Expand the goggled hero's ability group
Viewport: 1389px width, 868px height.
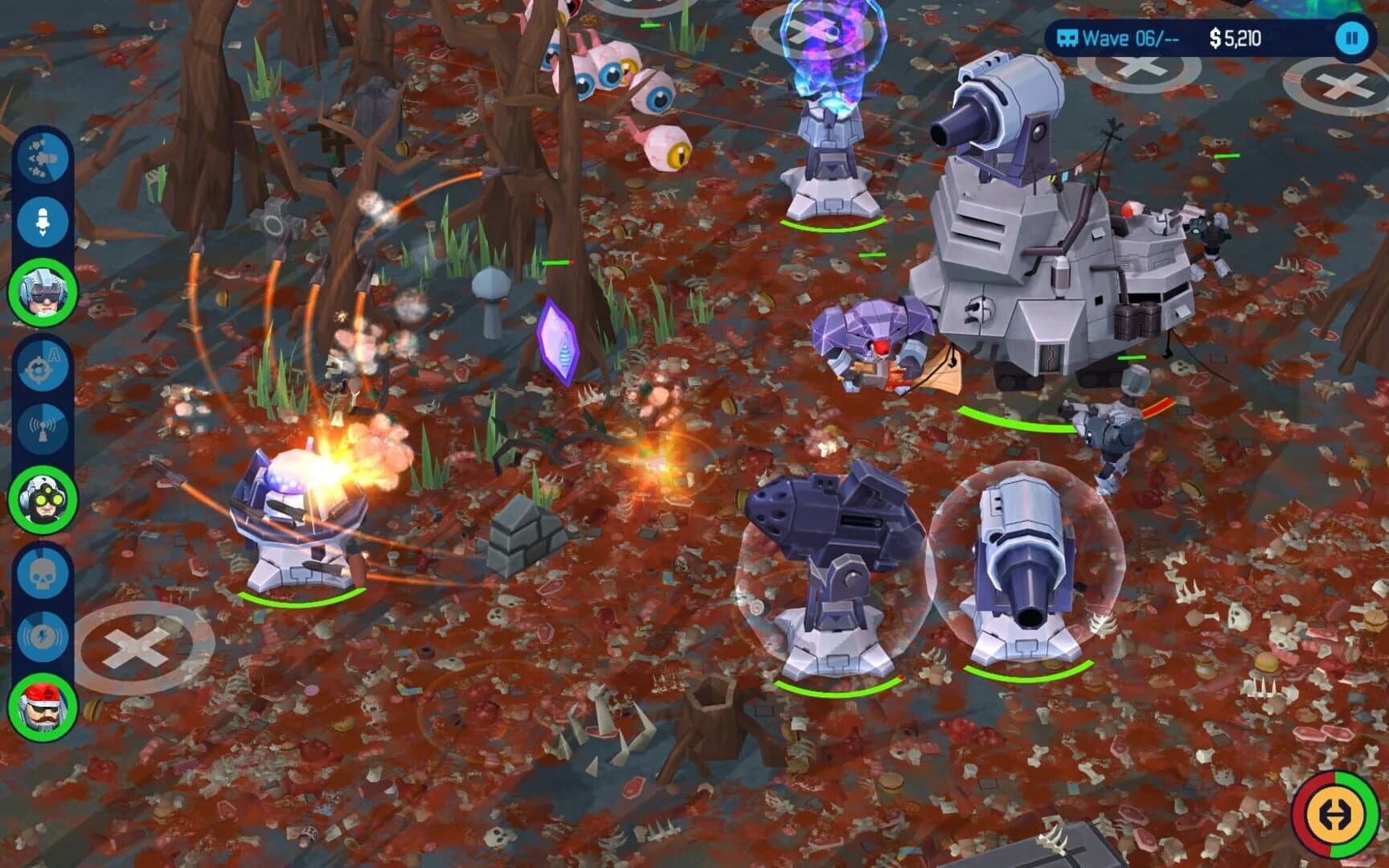click(44, 498)
